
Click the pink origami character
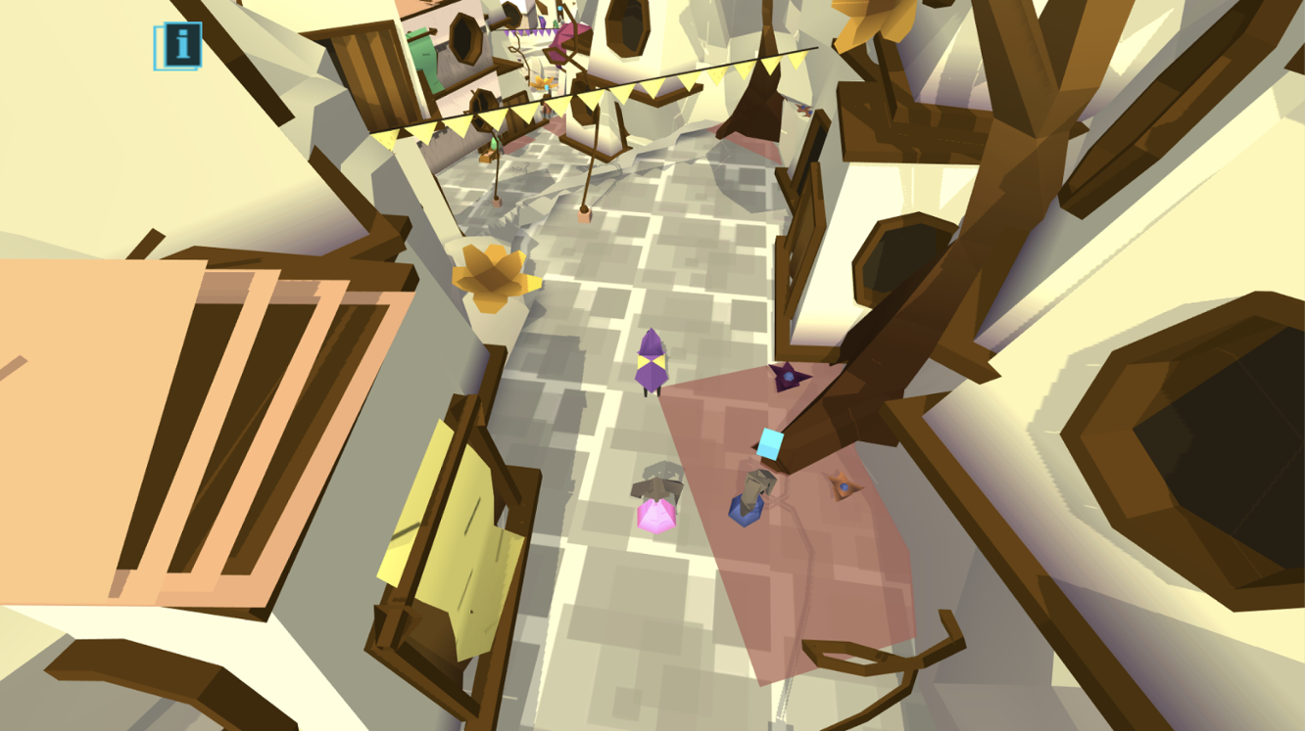(x=656, y=516)
